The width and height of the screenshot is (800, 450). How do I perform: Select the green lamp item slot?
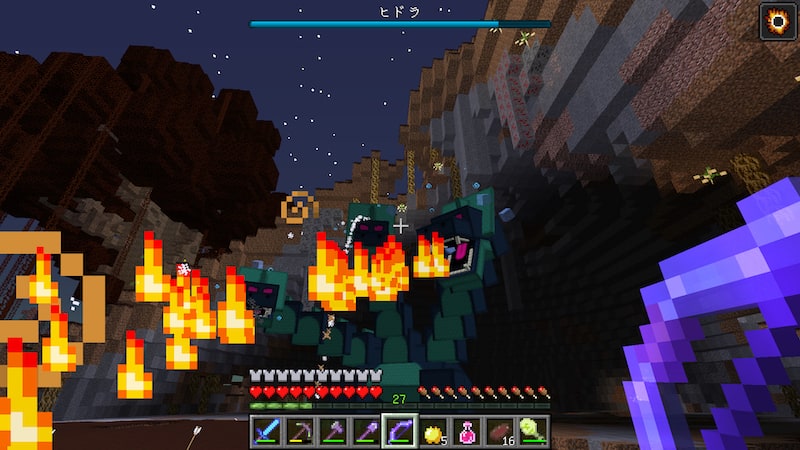[x=533, y=431]
